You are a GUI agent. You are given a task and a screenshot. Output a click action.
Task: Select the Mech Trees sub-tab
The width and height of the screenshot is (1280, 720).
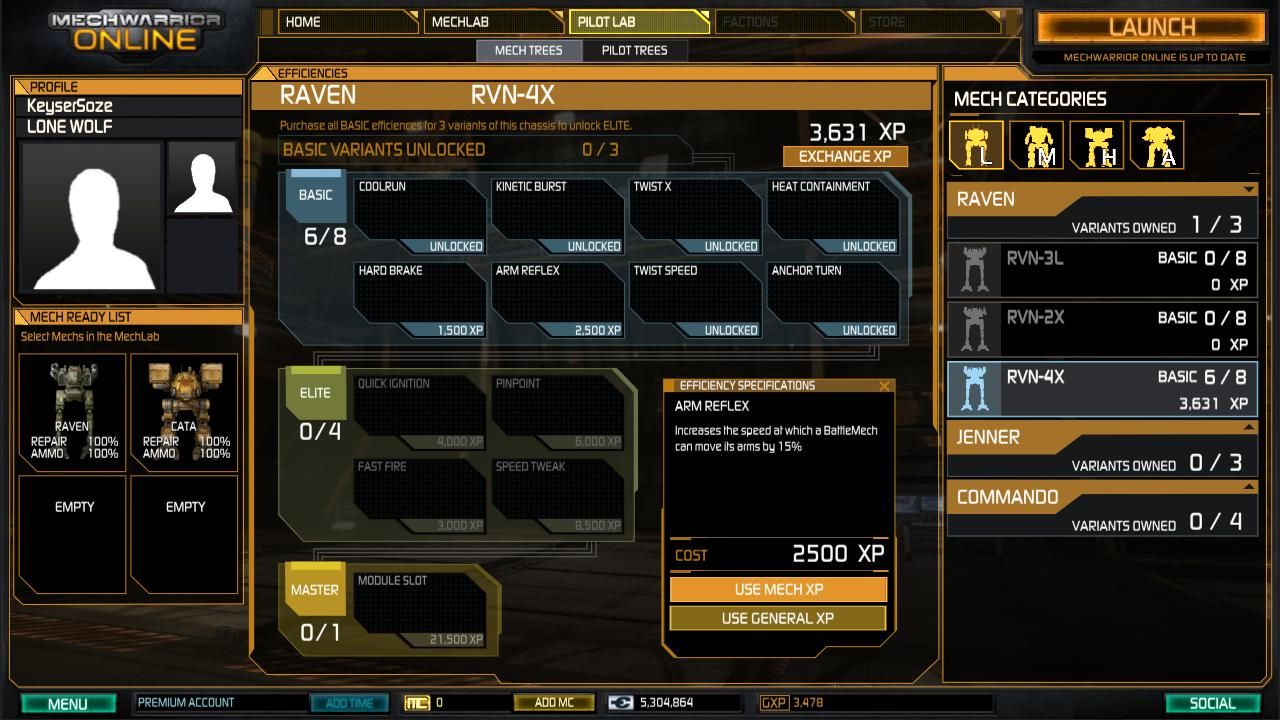[x=528, y=50]
